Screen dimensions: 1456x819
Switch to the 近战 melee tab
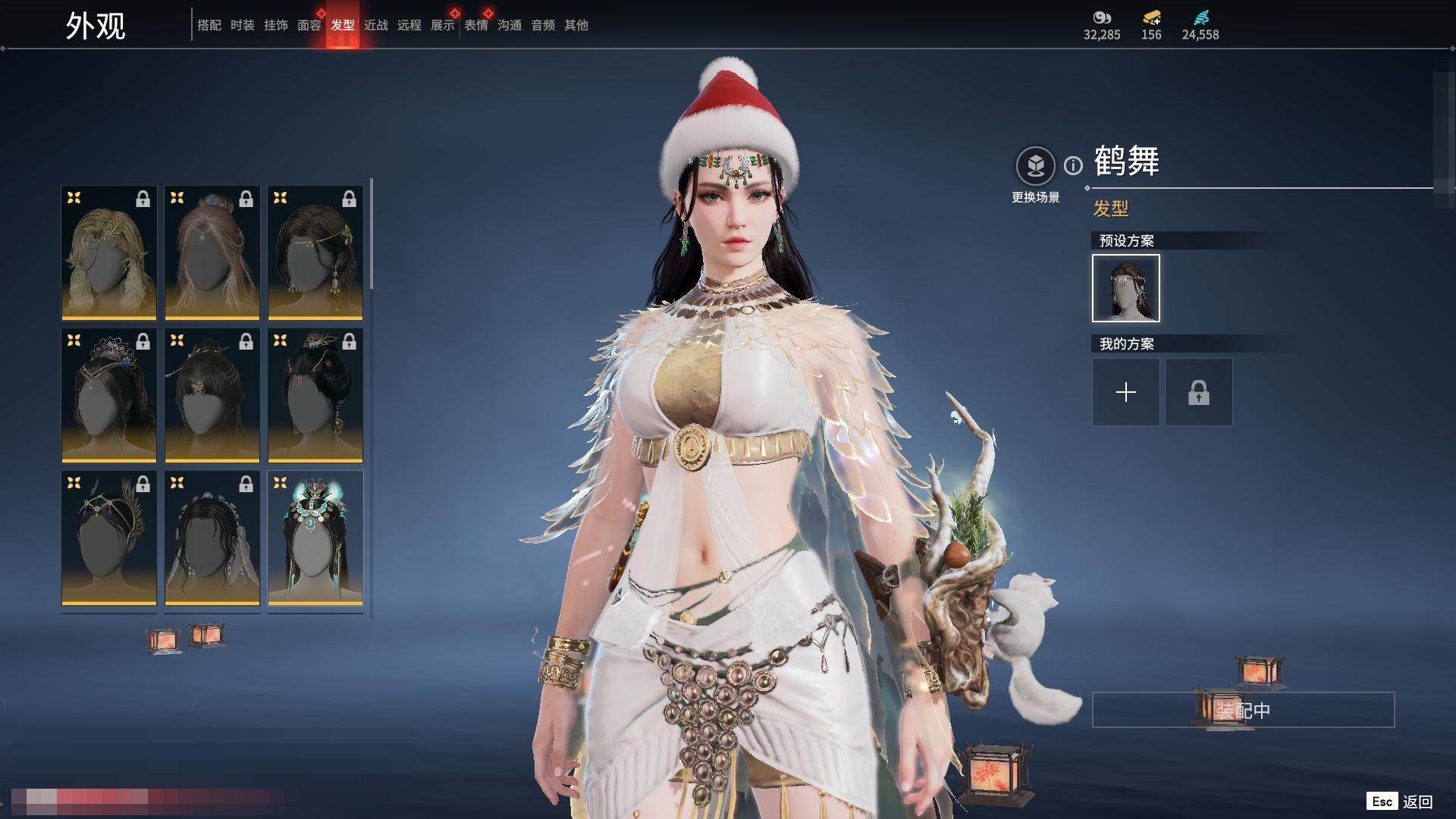375,26
